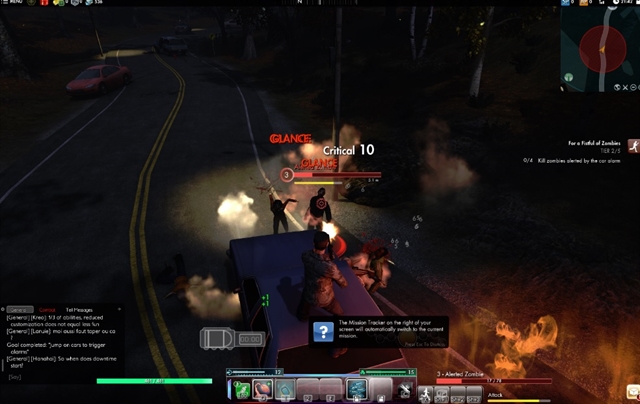Viewport: 640px width, 404px height.
Task: Activate the first green ability on the hotbar
Action: pos(240,389)
